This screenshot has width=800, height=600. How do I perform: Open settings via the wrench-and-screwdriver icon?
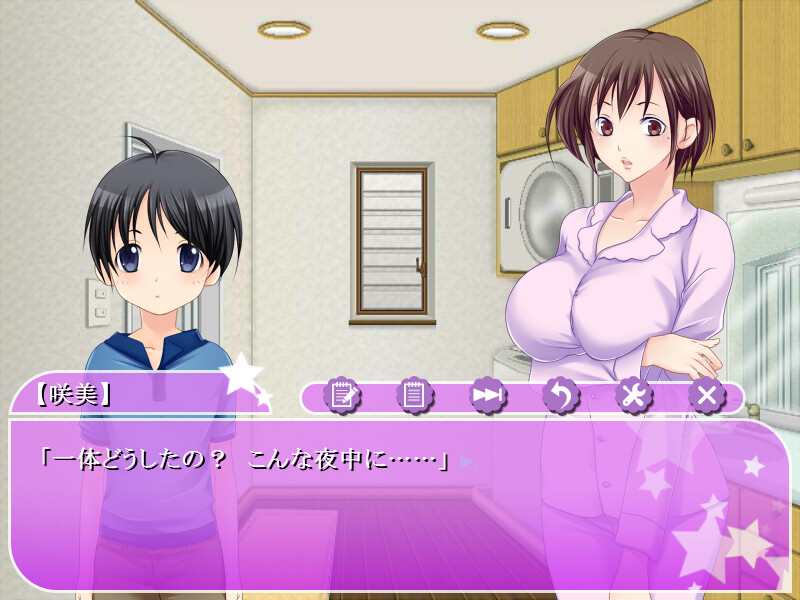[x=633, y=396]
